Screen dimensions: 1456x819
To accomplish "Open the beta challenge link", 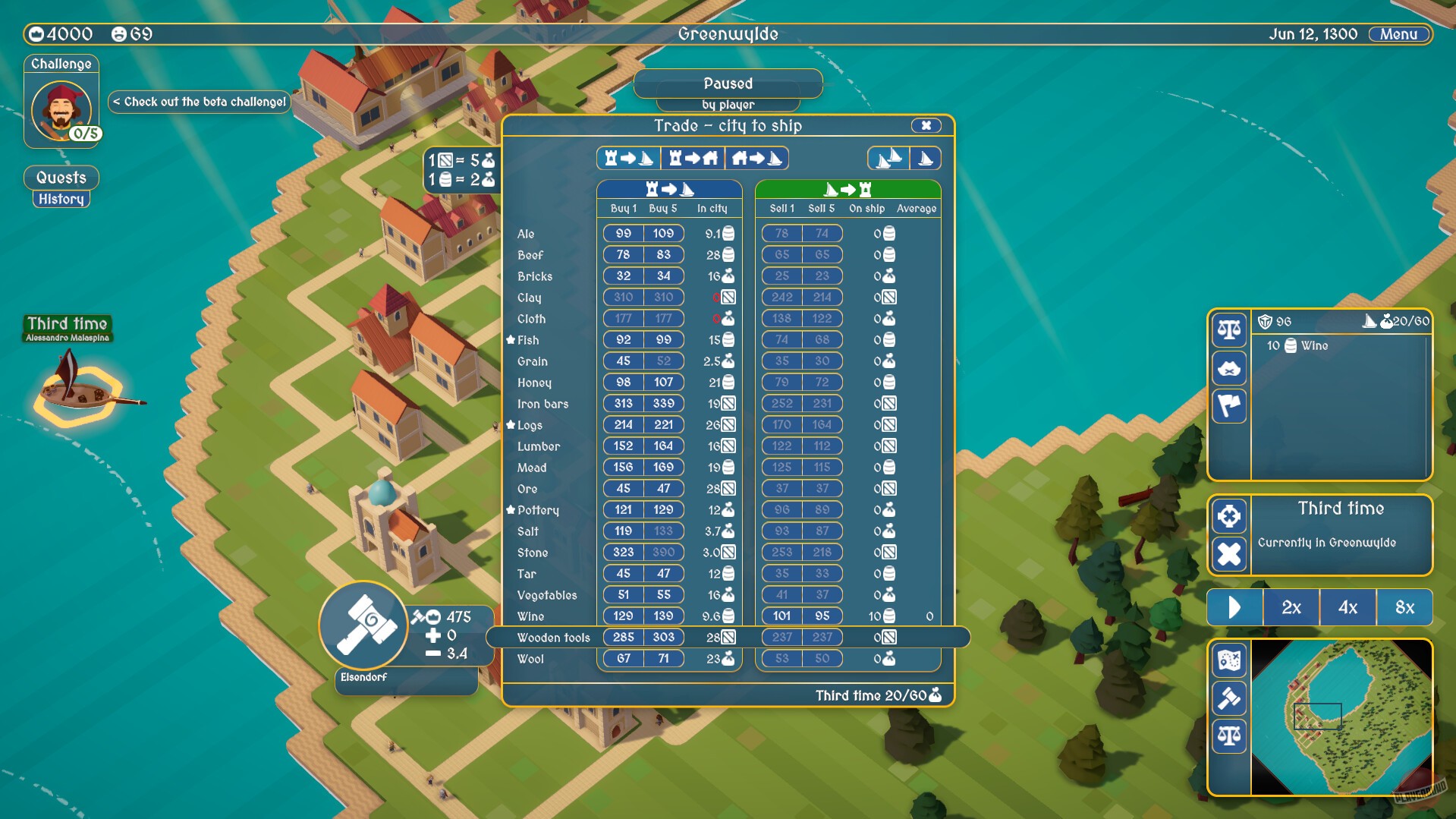I will pyautogui.click(x=199, y=101).
